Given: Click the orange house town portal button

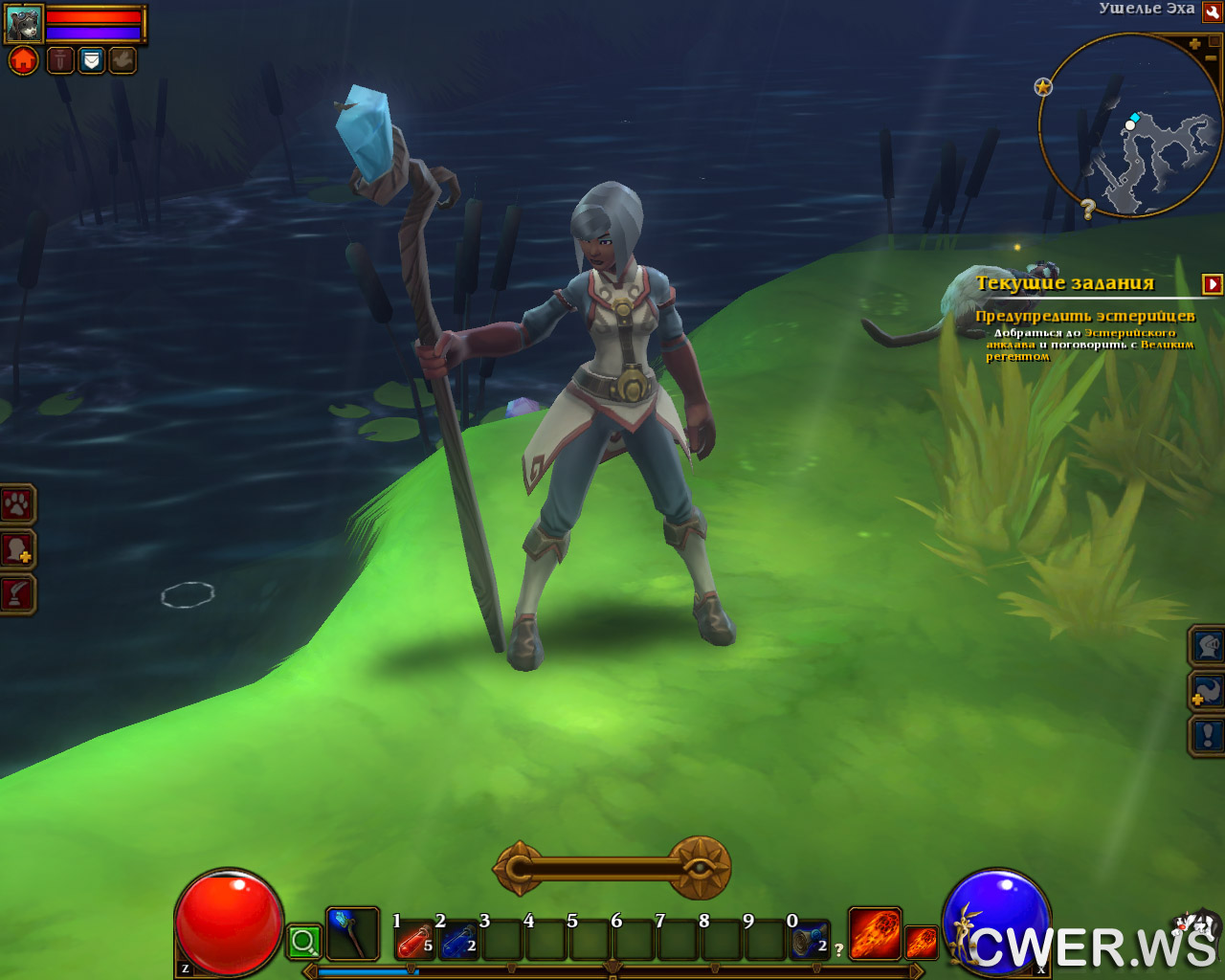Looking at the screenshot, I should [23, 61].
